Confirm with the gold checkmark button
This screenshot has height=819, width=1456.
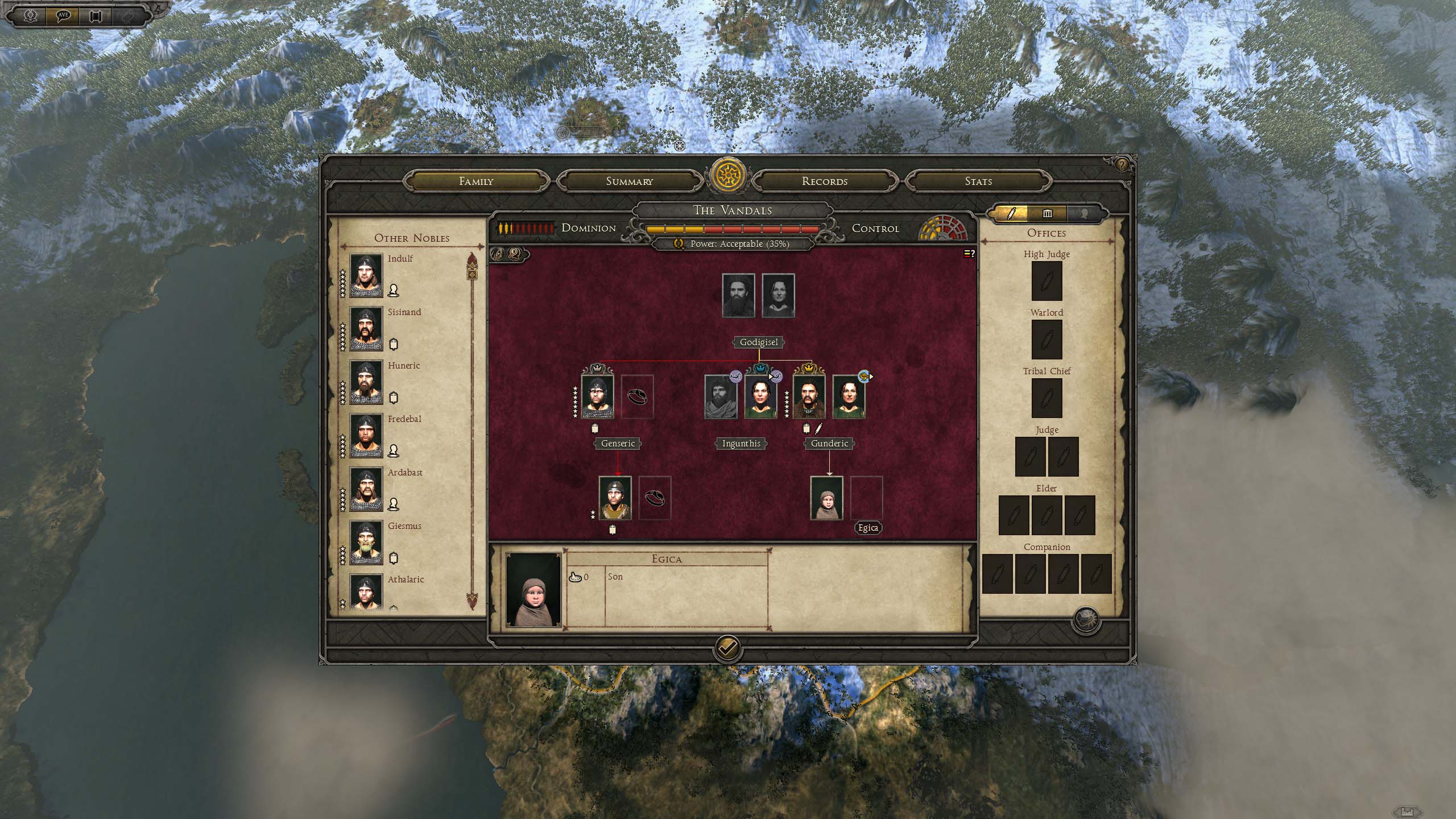727,647
